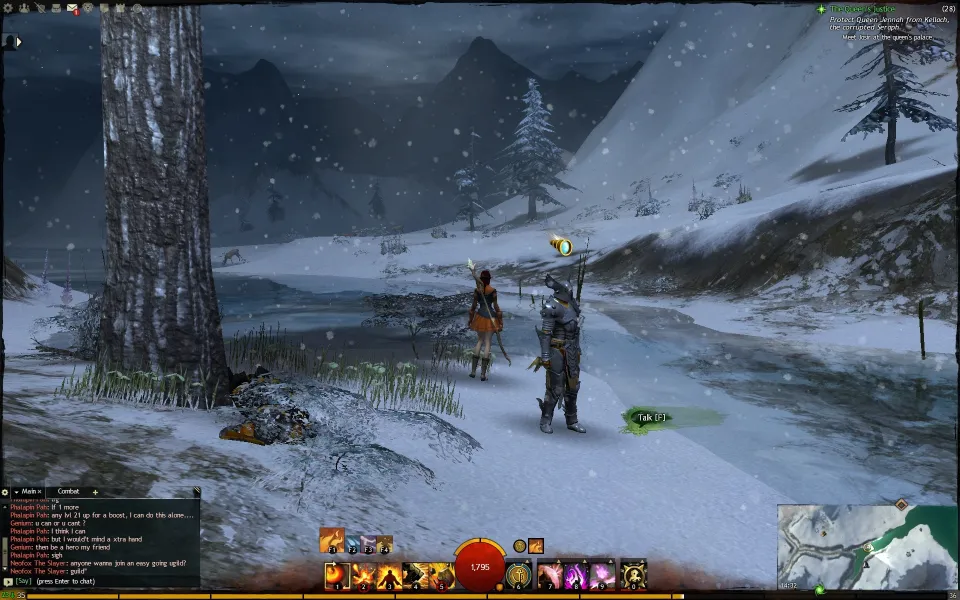Activate the F1 fire attunement skill
Screen dimensions: 960x600
pyautogui.click(x=331, y=540)
